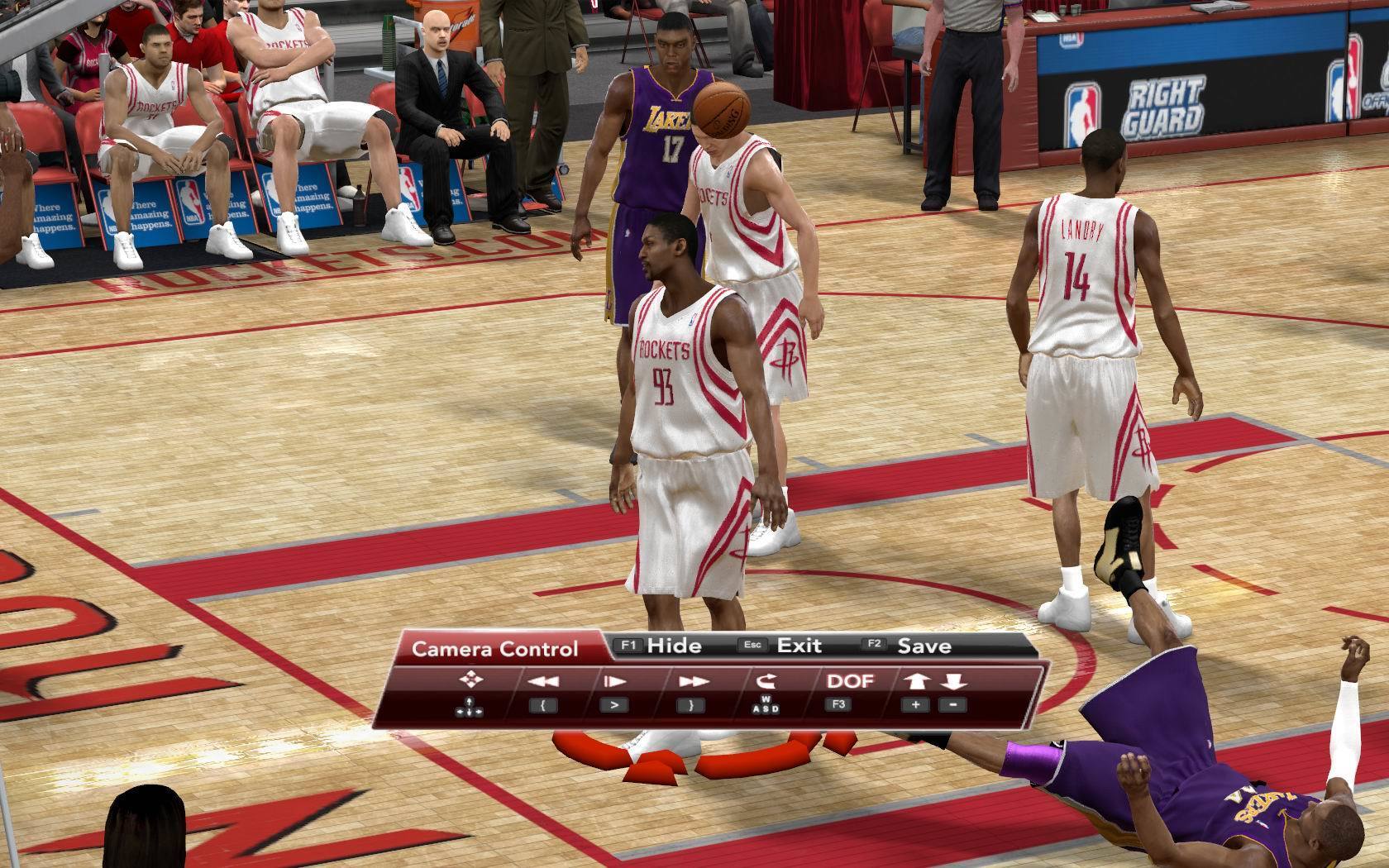Click the rewind double-arrow control
1389x868 pixels.
click(x=543, y=682)
